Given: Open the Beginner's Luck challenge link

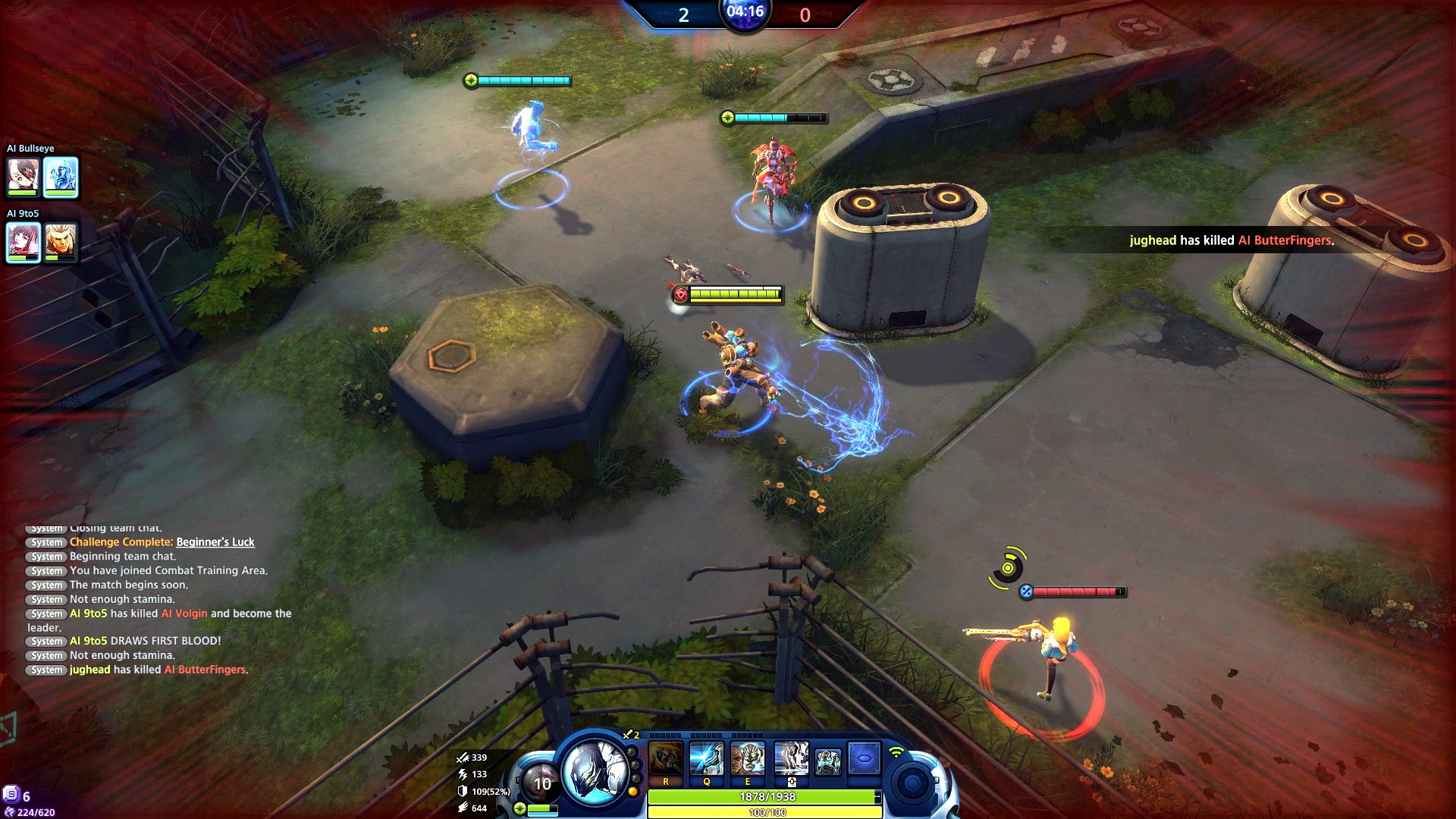Looking at the screenshot, I should [215, 542].
